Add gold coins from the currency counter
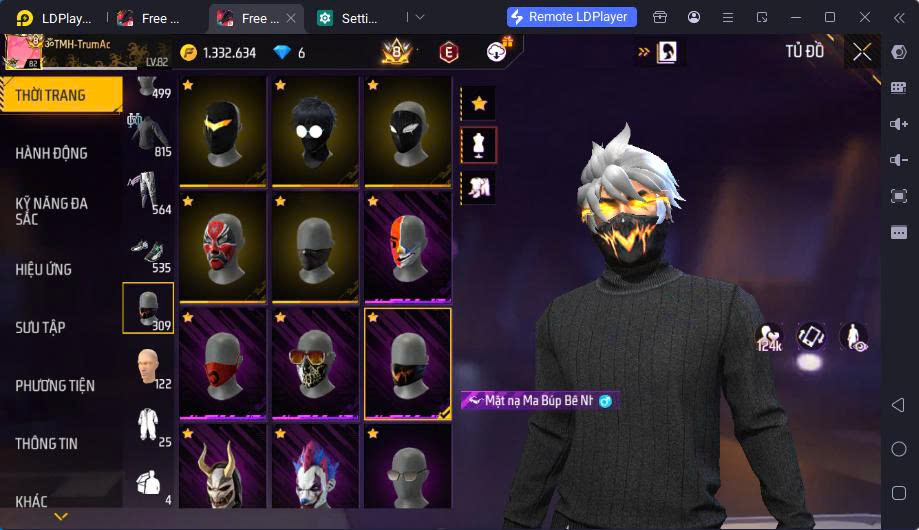Screen dimensions: 919x530 (x=220, y=53)
